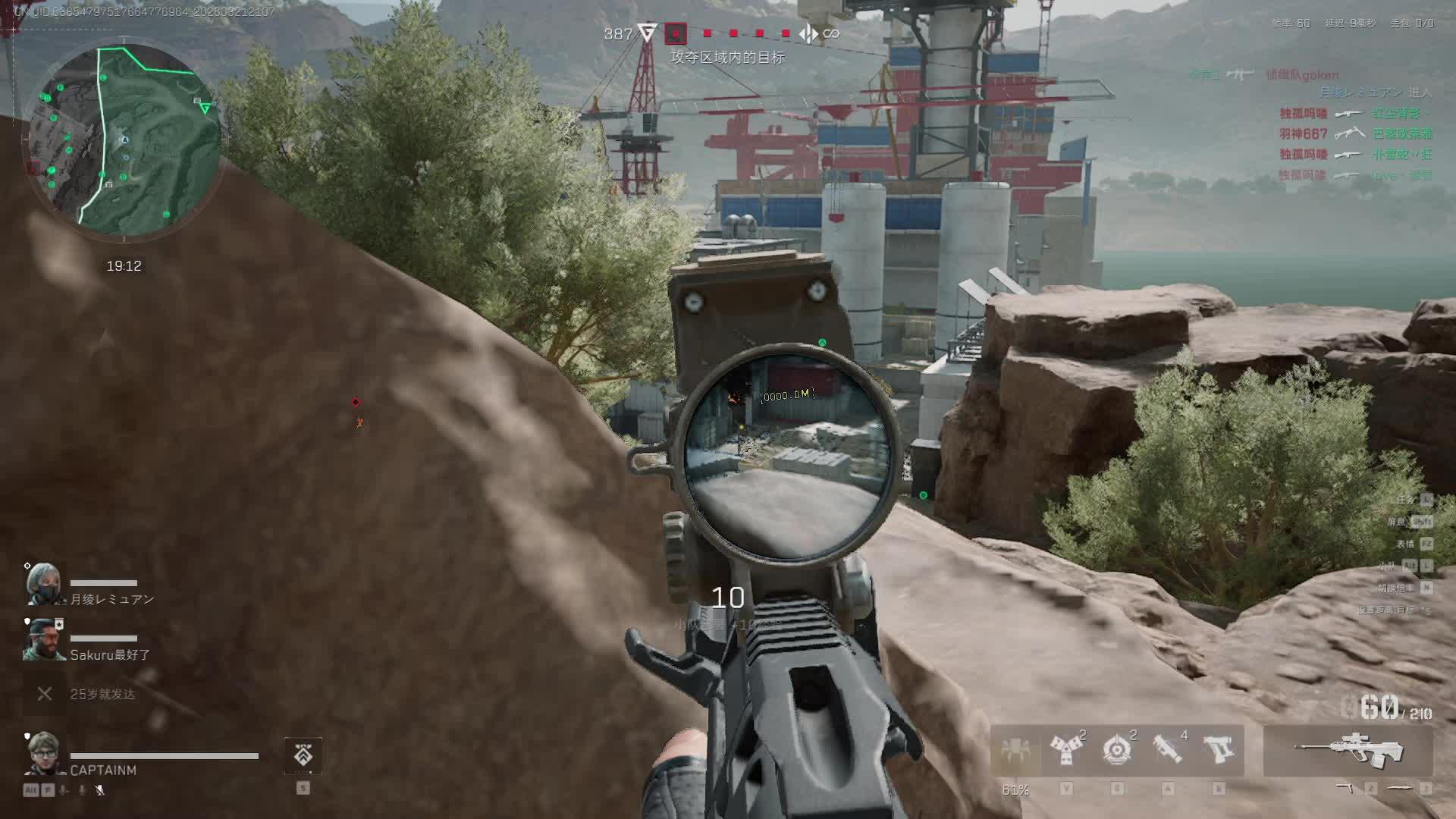Image resolution: width=1456 pixels, height=819 pixels.
Task: Click the defender team emblem beside infinity
Action: pos(808,33)
